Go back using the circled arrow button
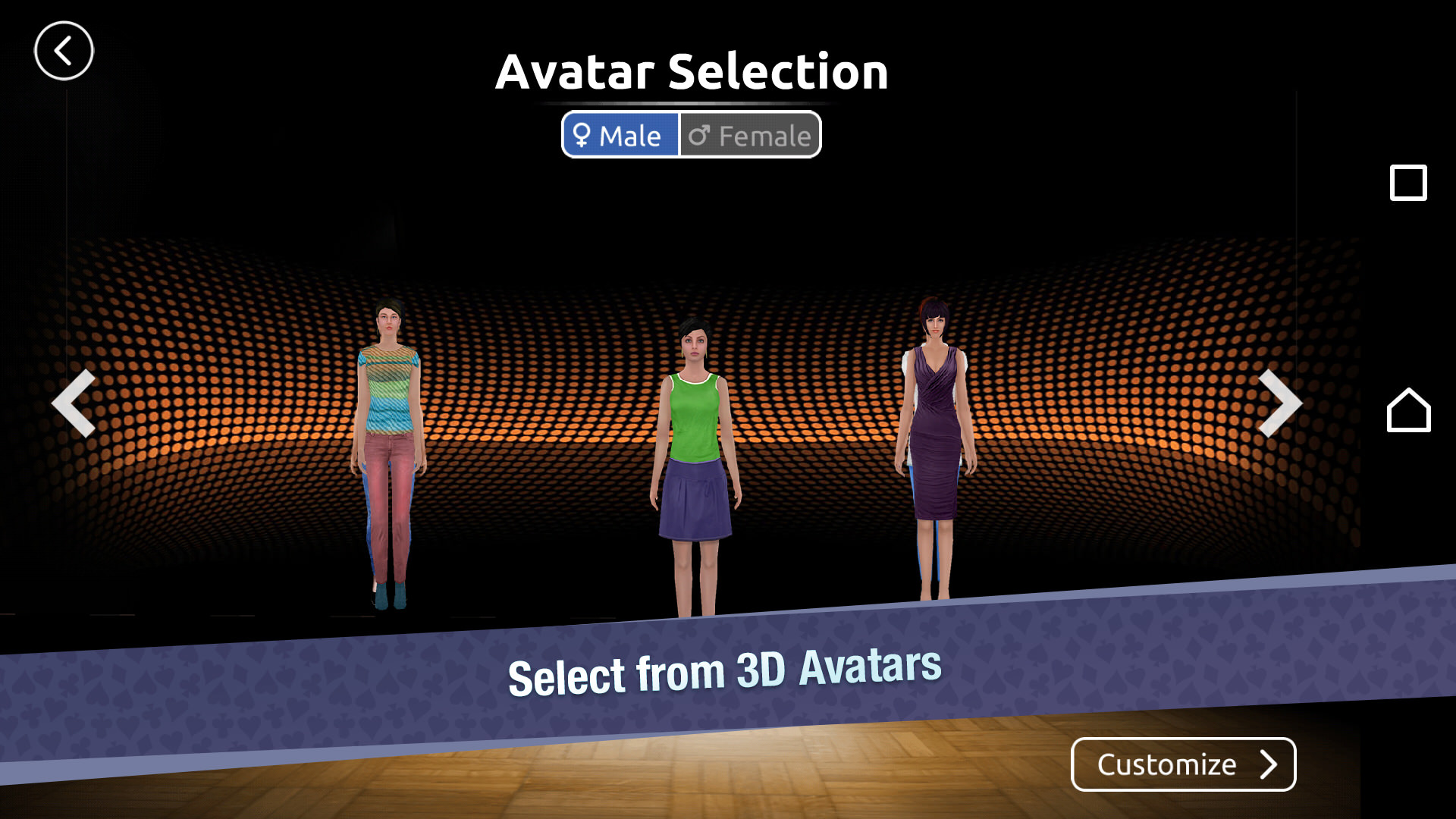 click(64, 51)
